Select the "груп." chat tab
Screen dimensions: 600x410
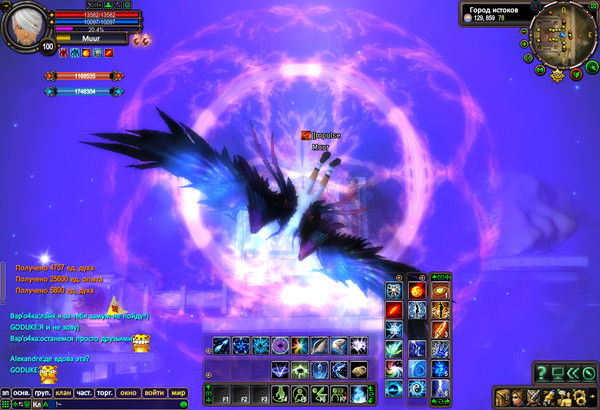[x=42, y=393]
